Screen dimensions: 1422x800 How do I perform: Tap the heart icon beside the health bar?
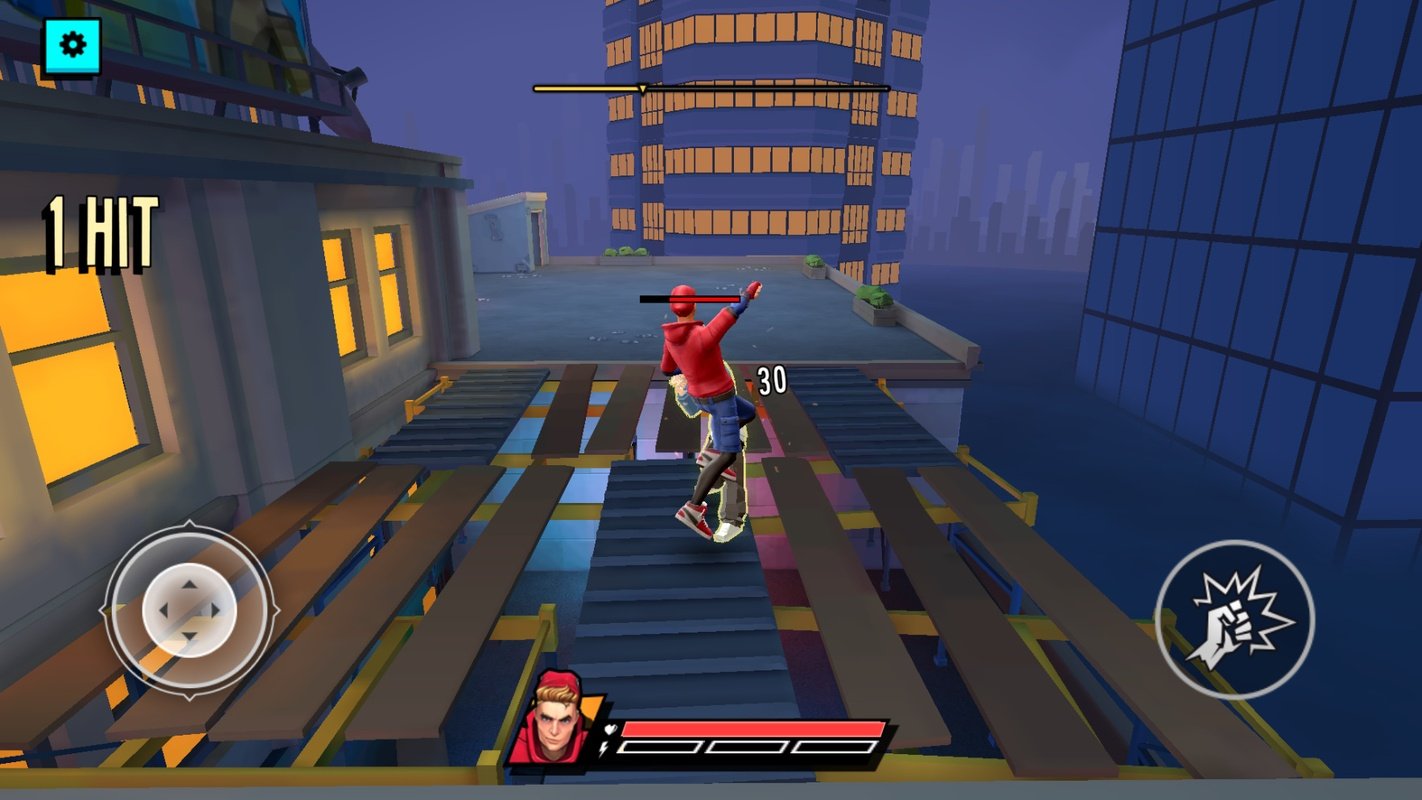tap(610, 729)
